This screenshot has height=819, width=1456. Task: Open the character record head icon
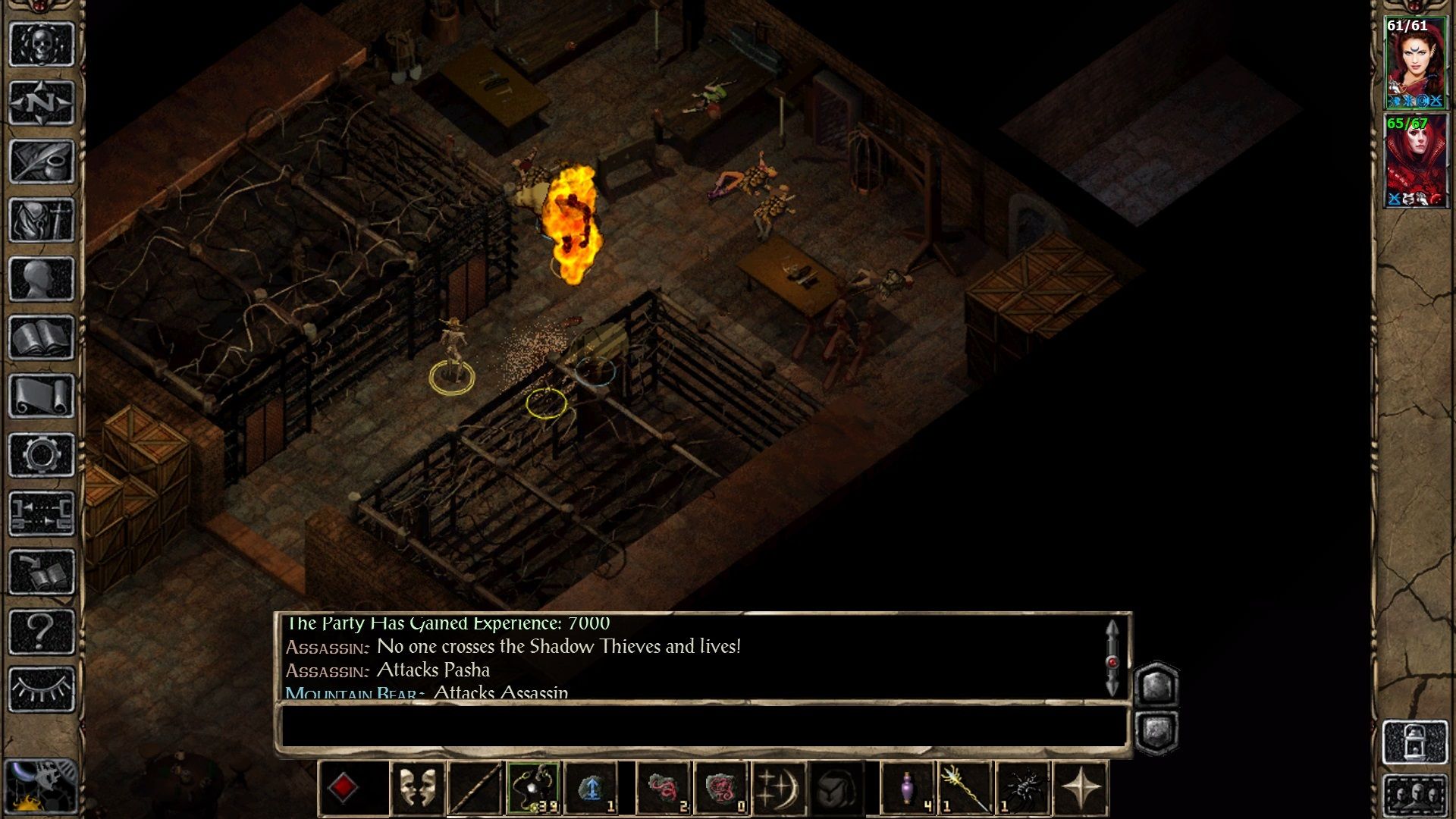pyautogui.click(x=41, y=279)
